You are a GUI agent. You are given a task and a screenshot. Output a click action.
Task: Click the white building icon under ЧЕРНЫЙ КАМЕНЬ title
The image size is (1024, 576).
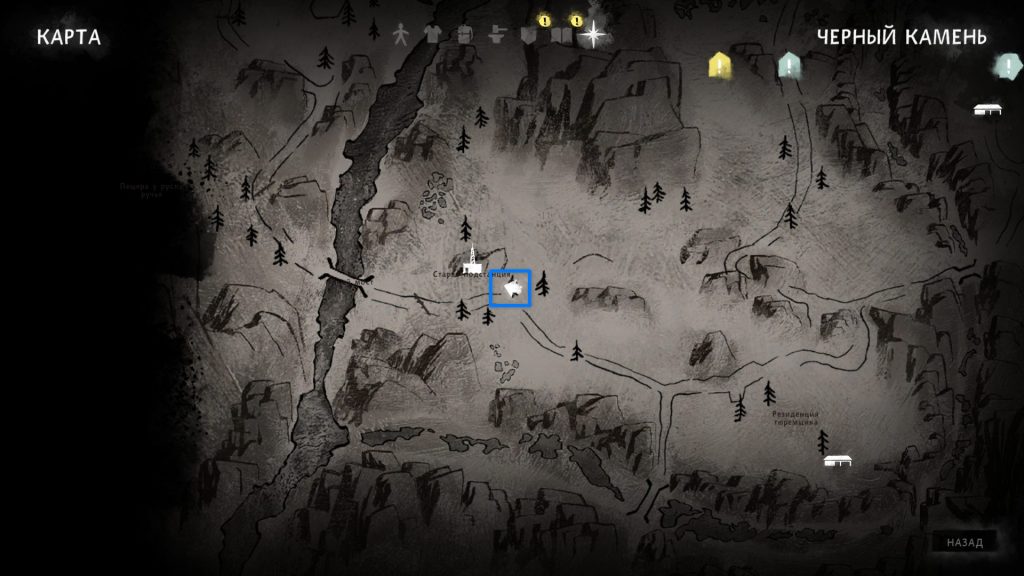pos(987,109)
